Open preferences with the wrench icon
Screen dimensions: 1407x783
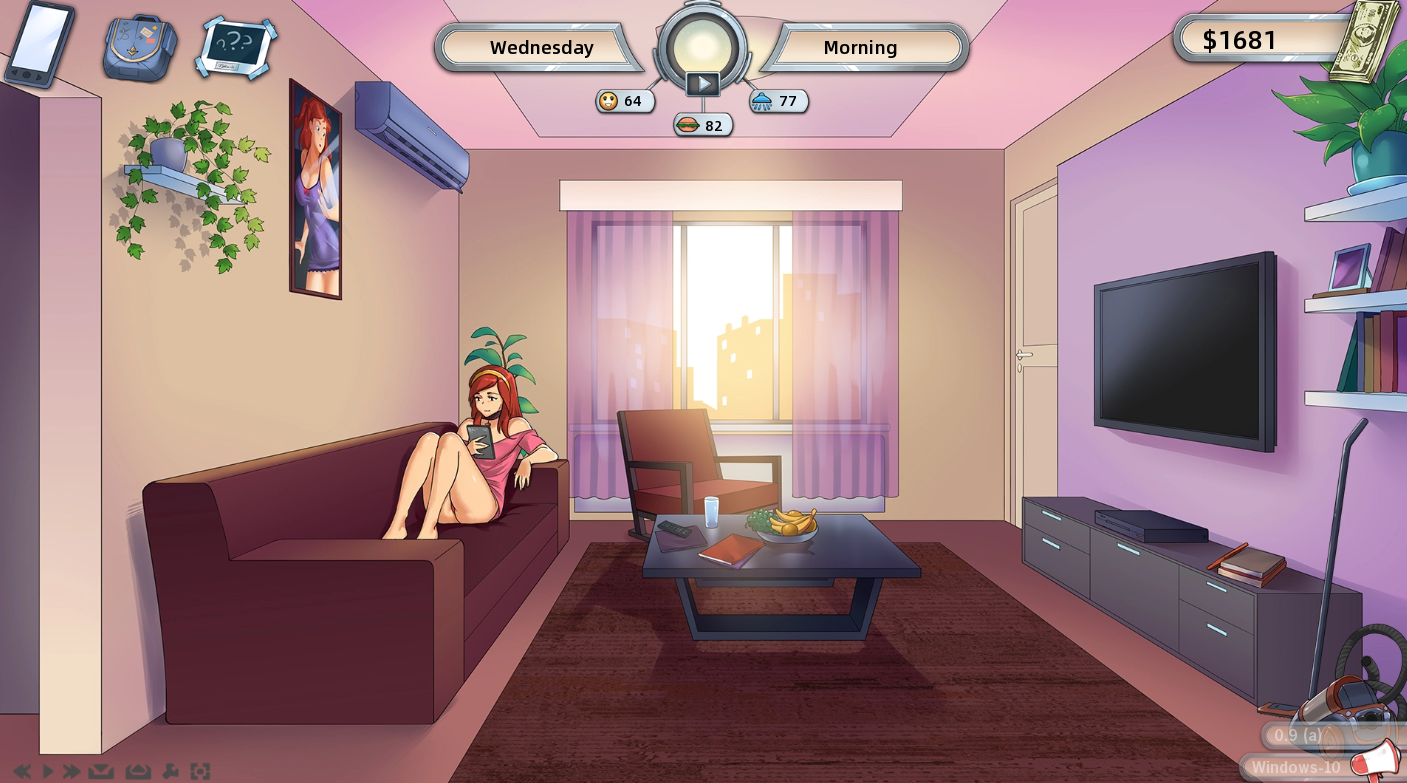coord(170,771)
